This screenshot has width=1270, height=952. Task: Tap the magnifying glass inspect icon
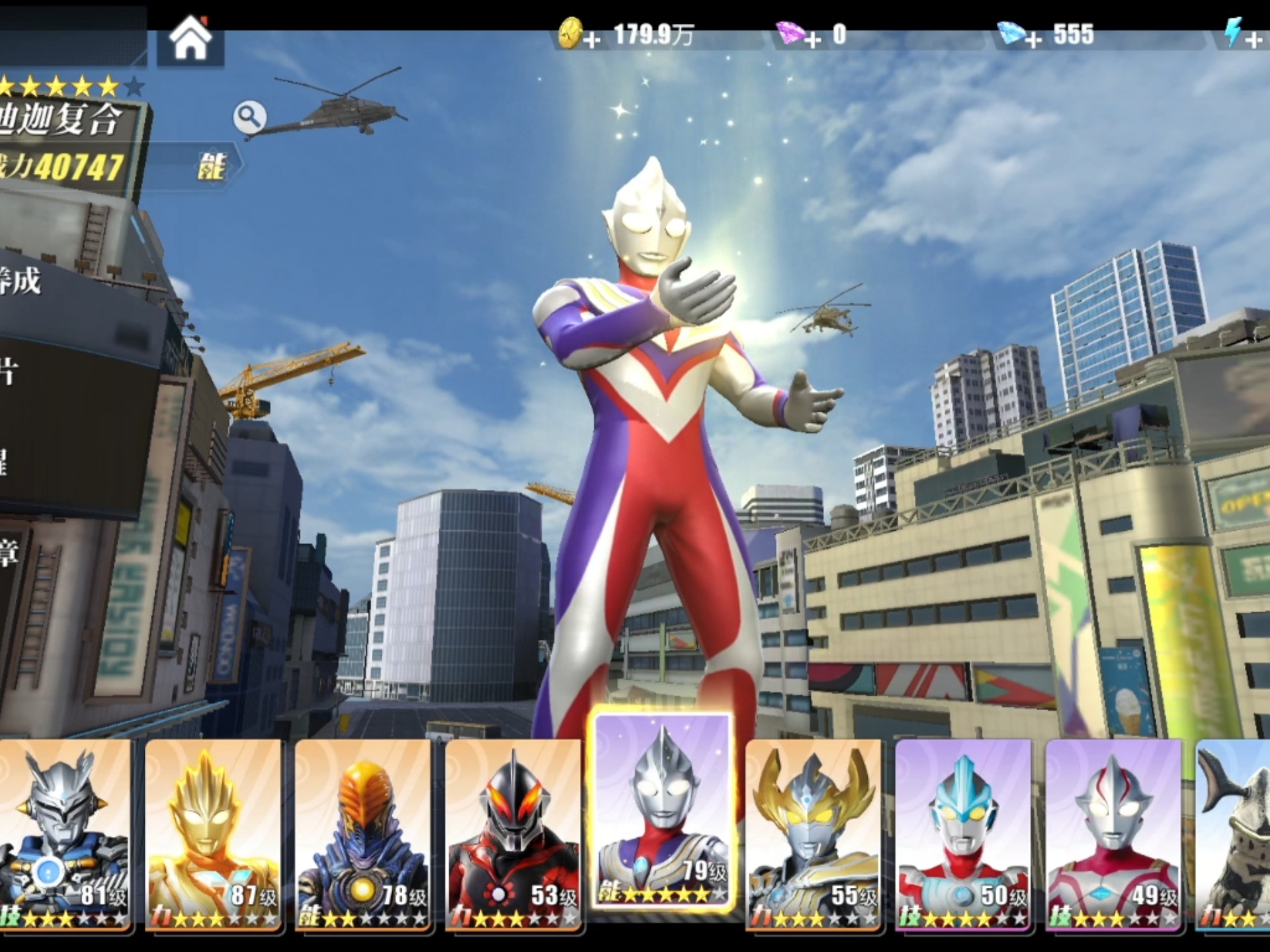[249, 117]
